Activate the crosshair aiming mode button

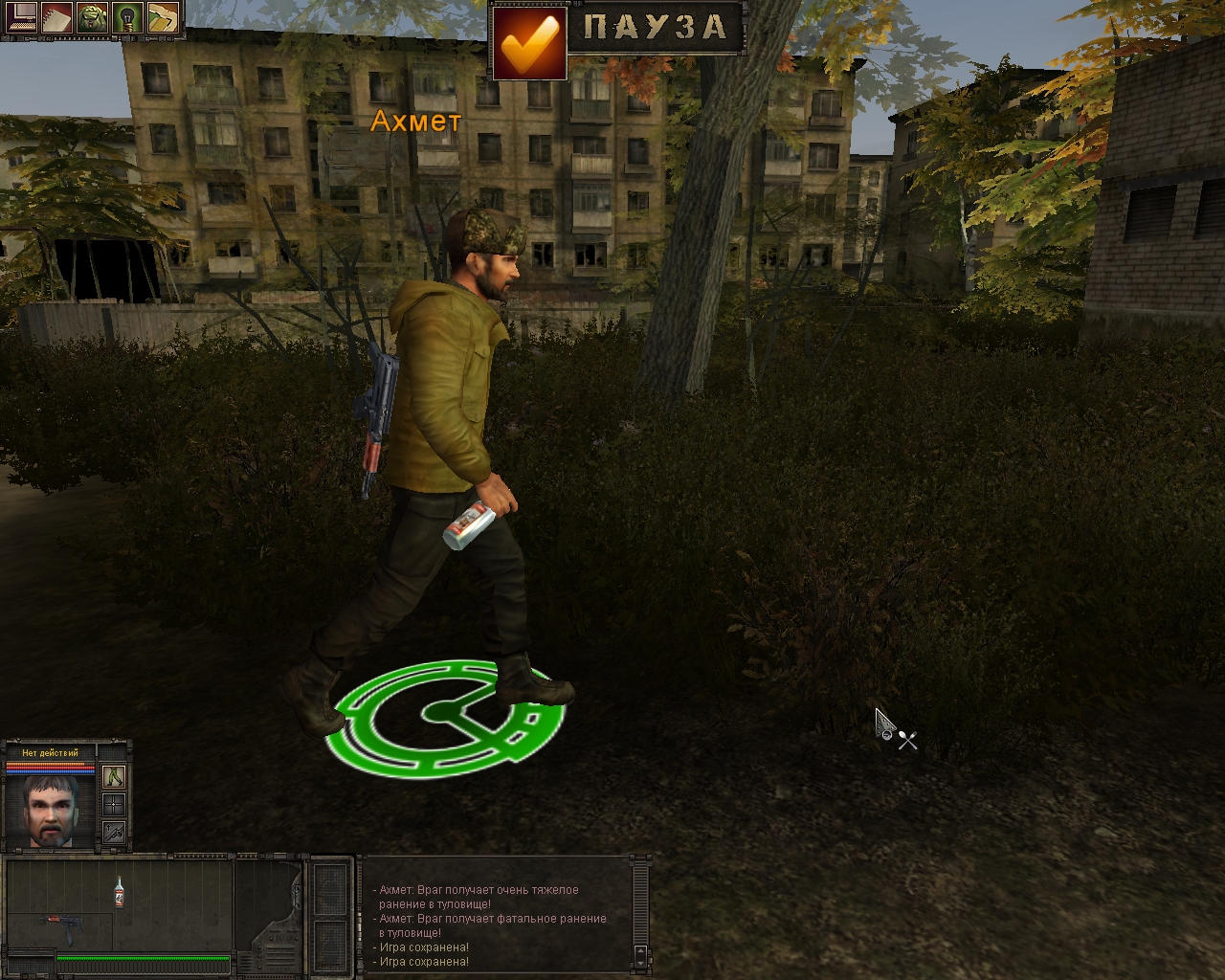point(114,804)
